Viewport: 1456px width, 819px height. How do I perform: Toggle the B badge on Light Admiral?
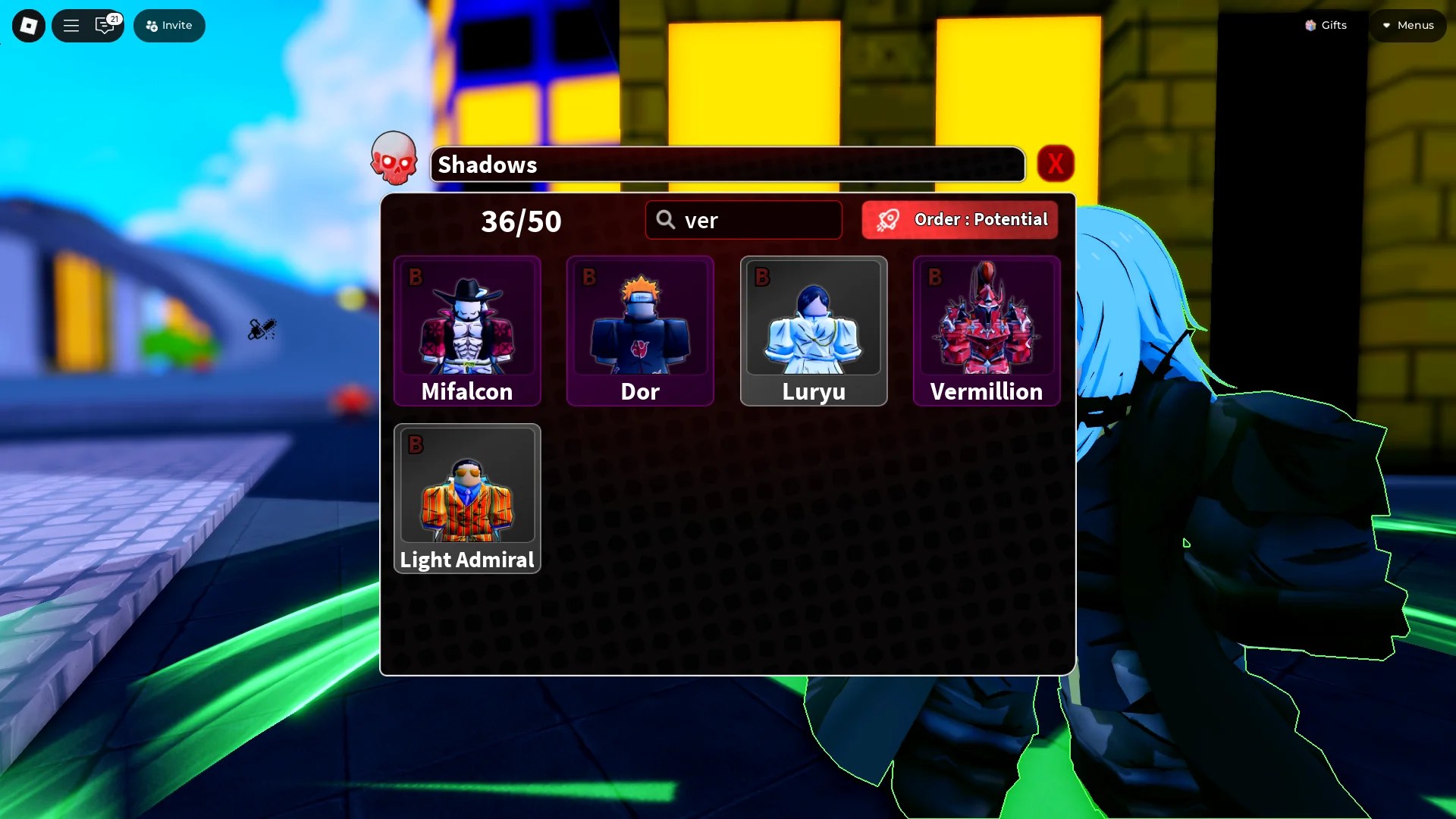[x=416, y=444]
